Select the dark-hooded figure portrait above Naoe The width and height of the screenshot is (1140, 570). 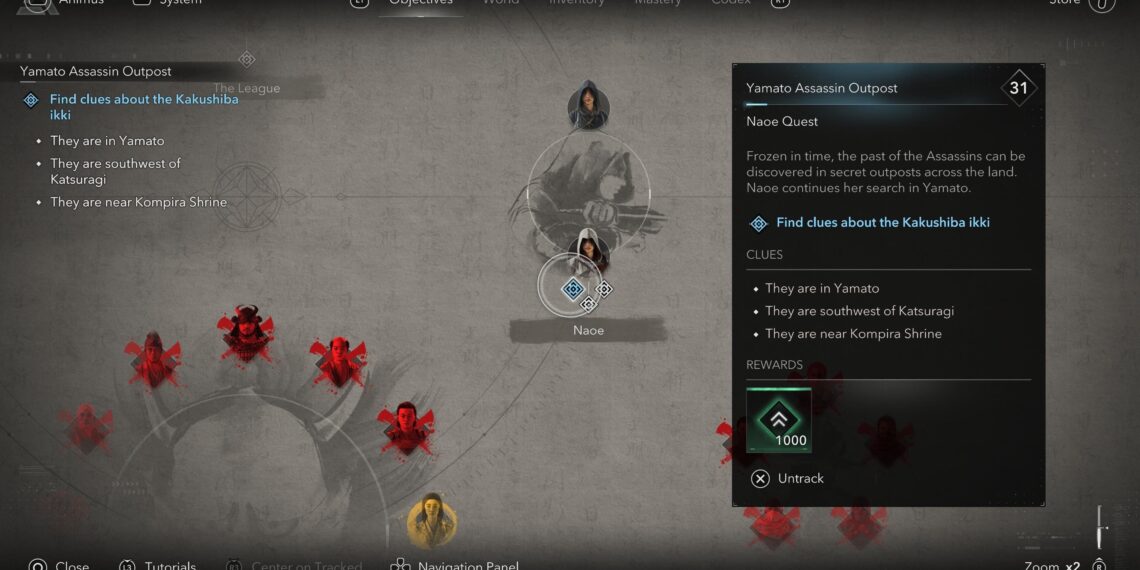[588, 105]
